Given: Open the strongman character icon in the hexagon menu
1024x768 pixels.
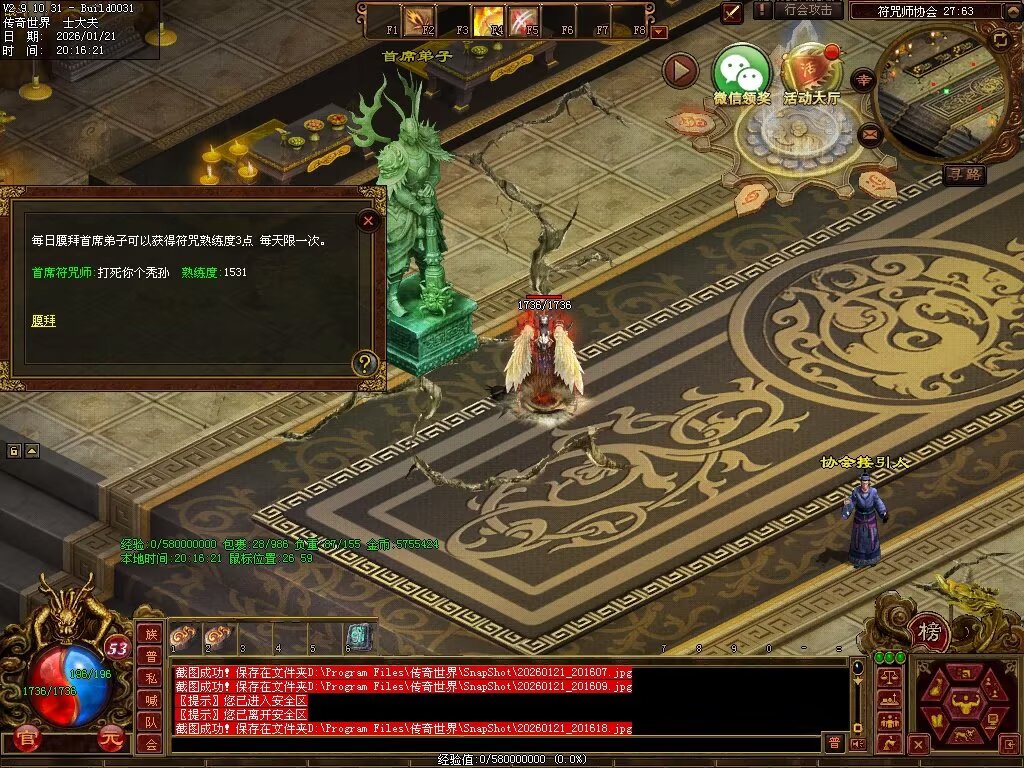Looking at the screenshot, I should 965,702.
